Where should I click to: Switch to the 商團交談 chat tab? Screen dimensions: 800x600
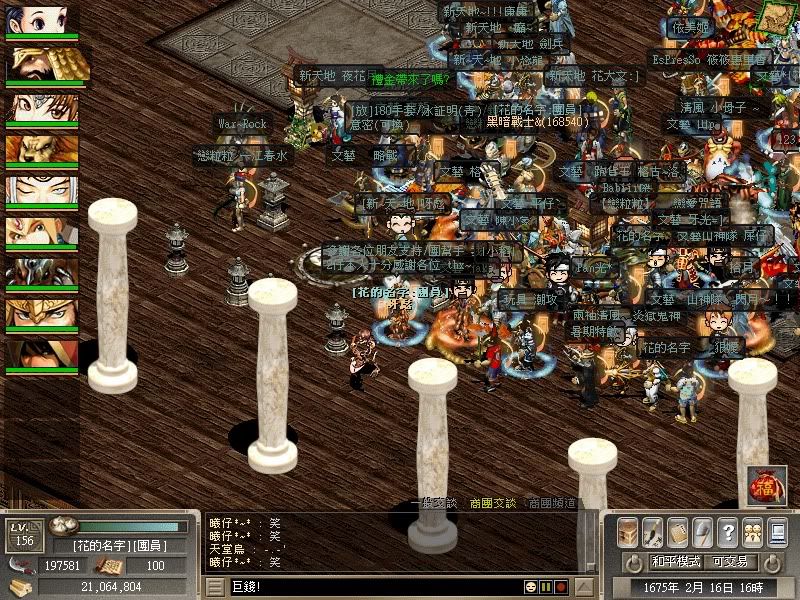pyautogui.click(x=492, y=504)
